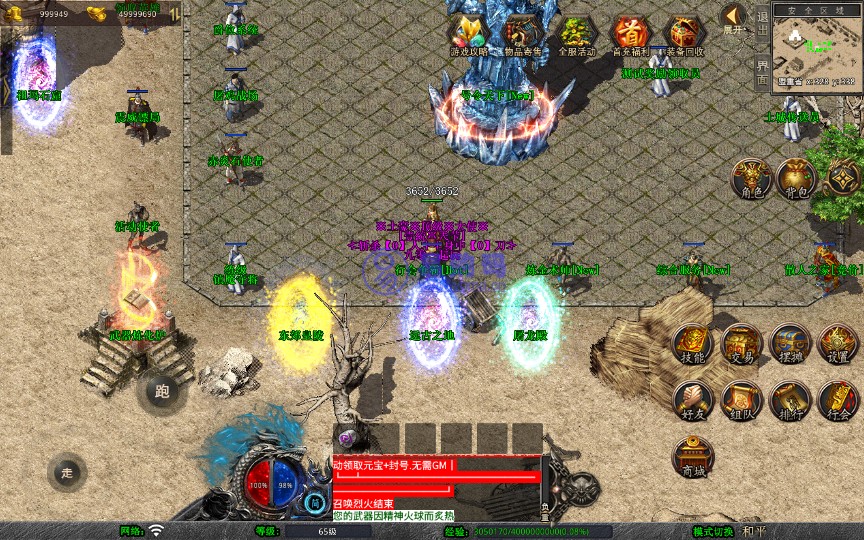Open the 商城 shop mall
This screenshot has width=864, height=540.
pyautogui.click(x=692, y=457)
